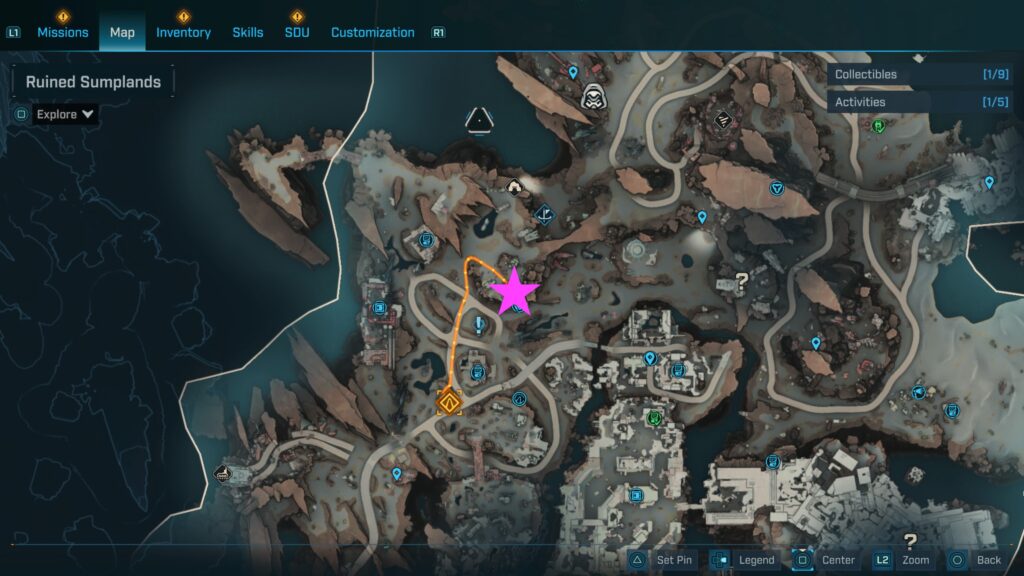The height and width of the screenshot is (576, 1024).
Task: Open the Inventory tab
Action: [183, 32]
